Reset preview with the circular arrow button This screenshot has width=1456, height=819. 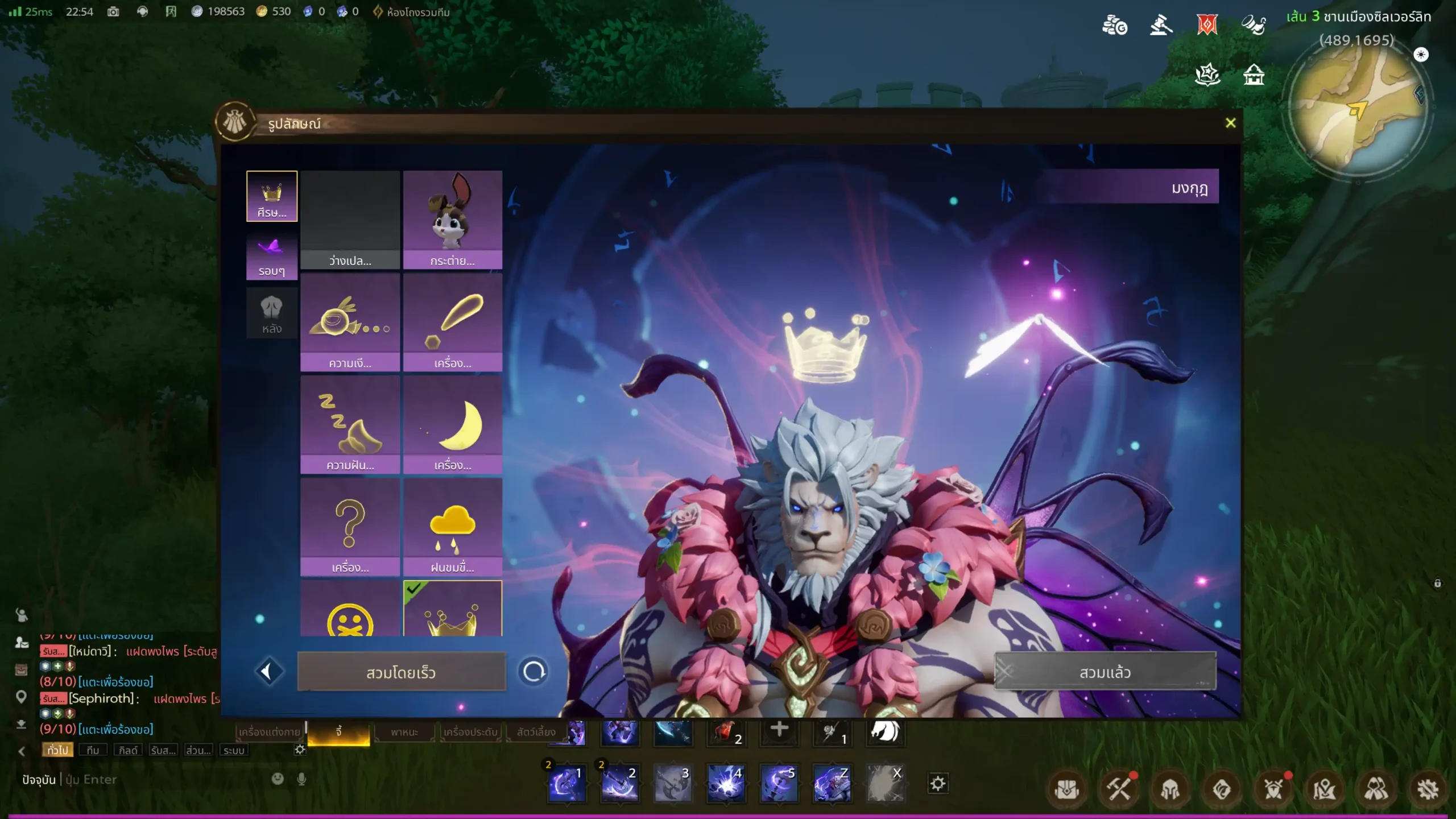pos(533,672)
